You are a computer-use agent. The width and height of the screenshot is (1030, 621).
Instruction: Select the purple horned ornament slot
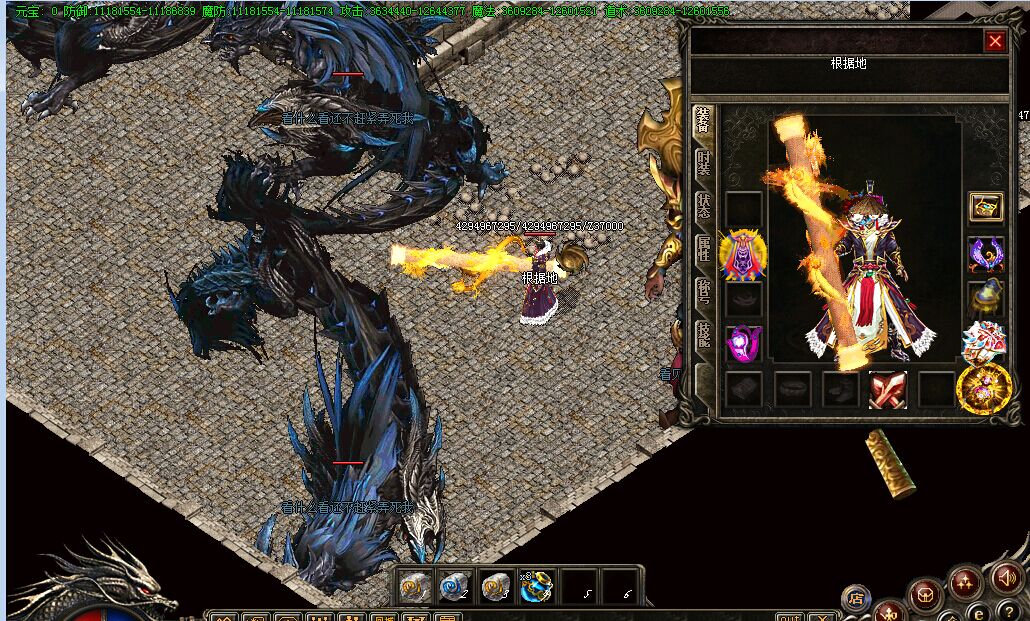[x=986, y=254]
